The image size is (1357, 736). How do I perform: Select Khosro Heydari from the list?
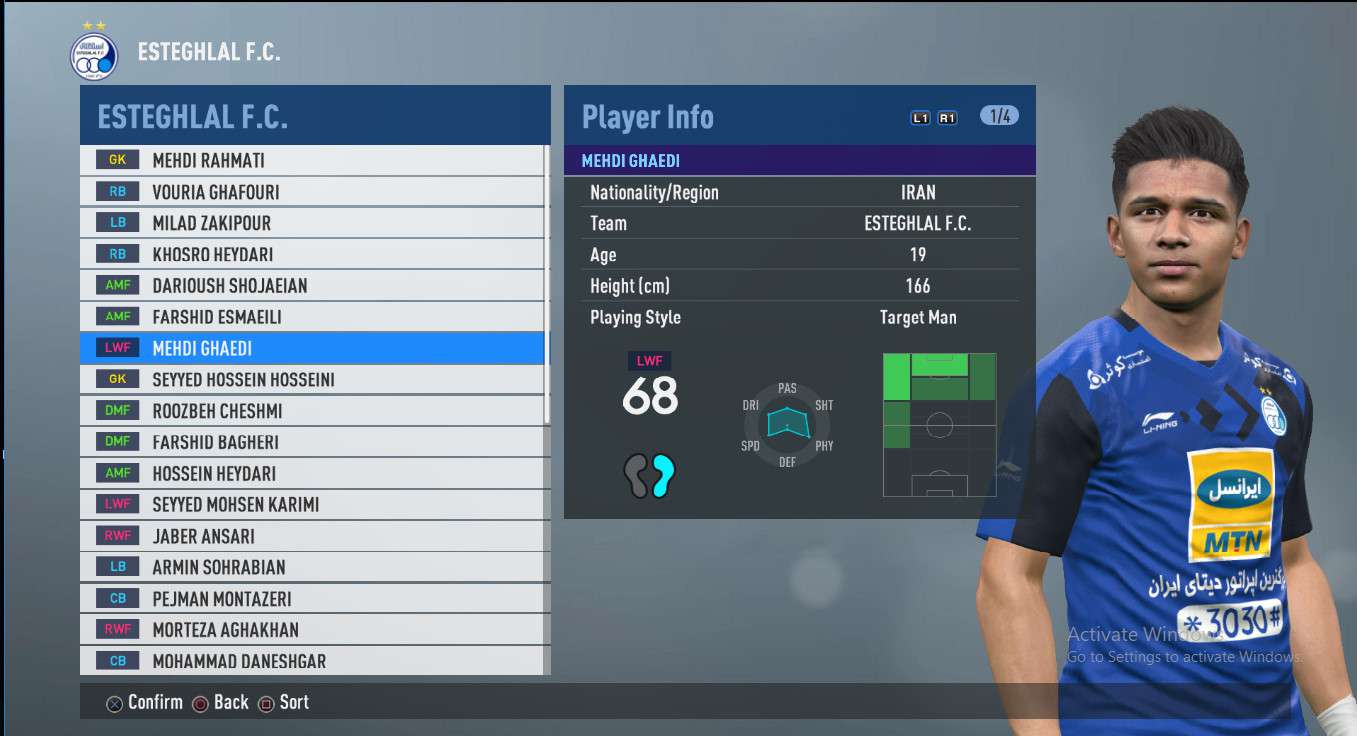pyautogui.click(x=312, y=254)
